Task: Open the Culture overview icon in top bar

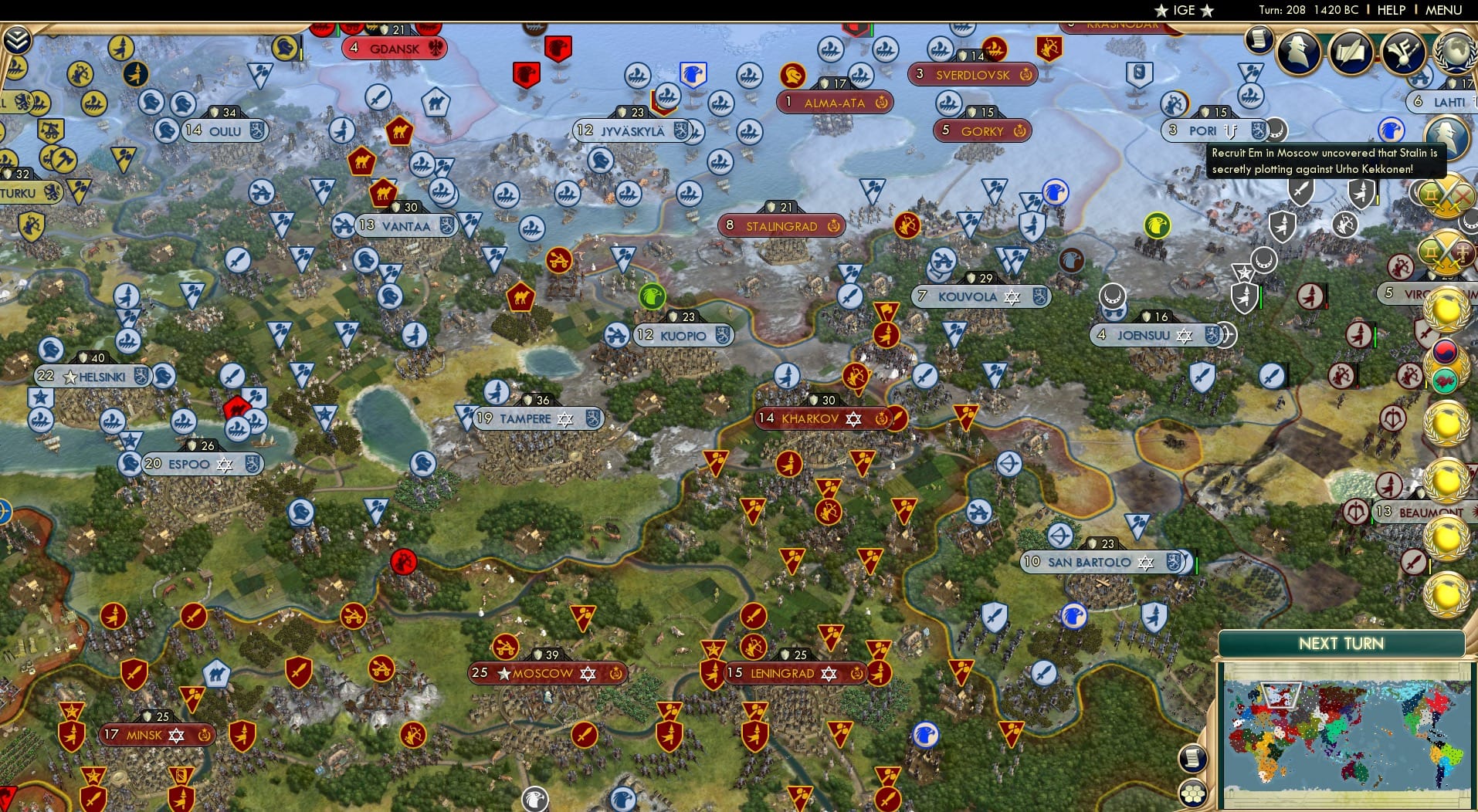Action: [x=1402, y=51]
